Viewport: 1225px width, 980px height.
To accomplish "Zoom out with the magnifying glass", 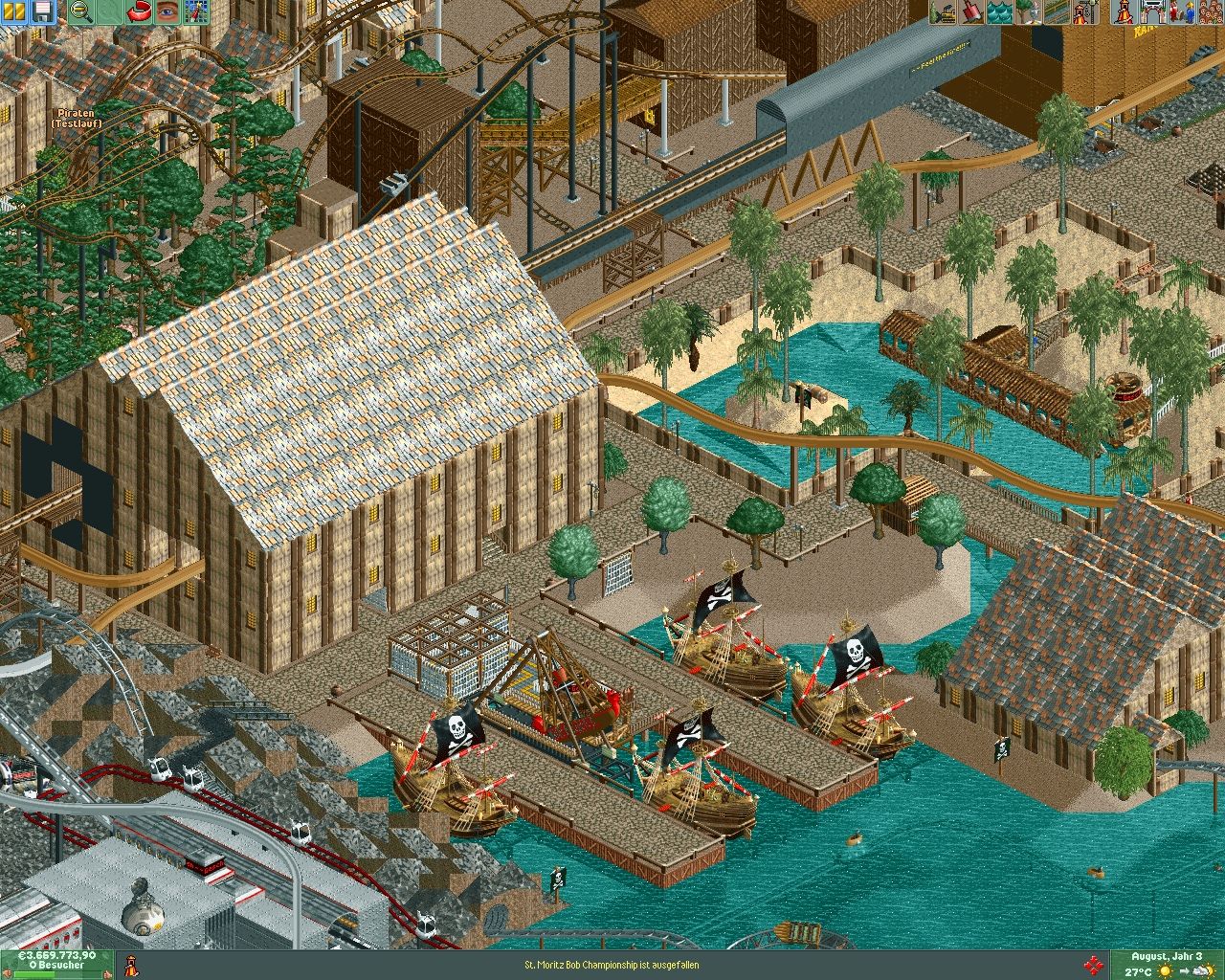I will pyautogui.click(x=82, y=11).
